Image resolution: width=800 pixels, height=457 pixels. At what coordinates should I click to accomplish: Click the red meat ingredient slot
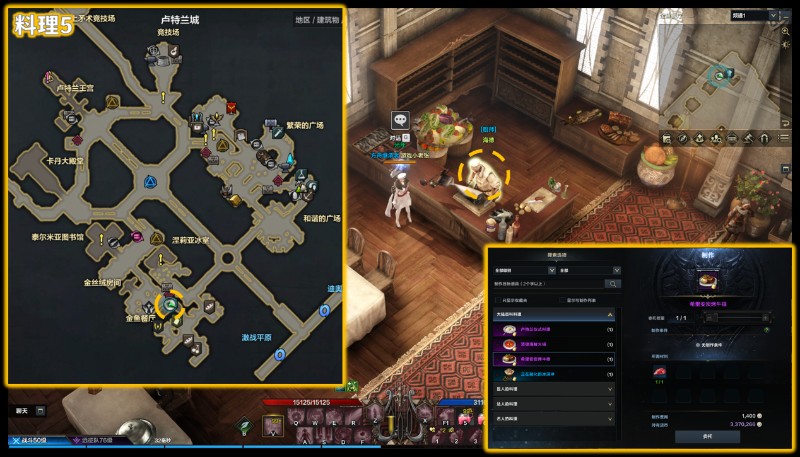[x=659, y=371]
